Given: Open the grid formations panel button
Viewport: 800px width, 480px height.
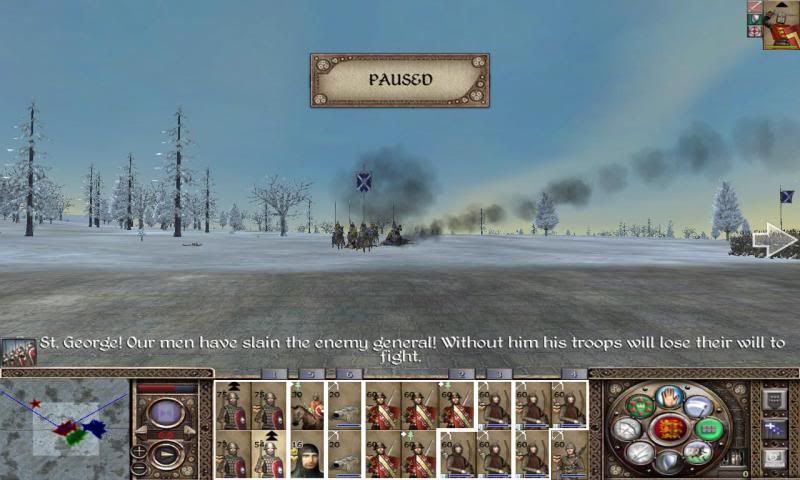Looking at the screenshot, I should coord(774,400).
